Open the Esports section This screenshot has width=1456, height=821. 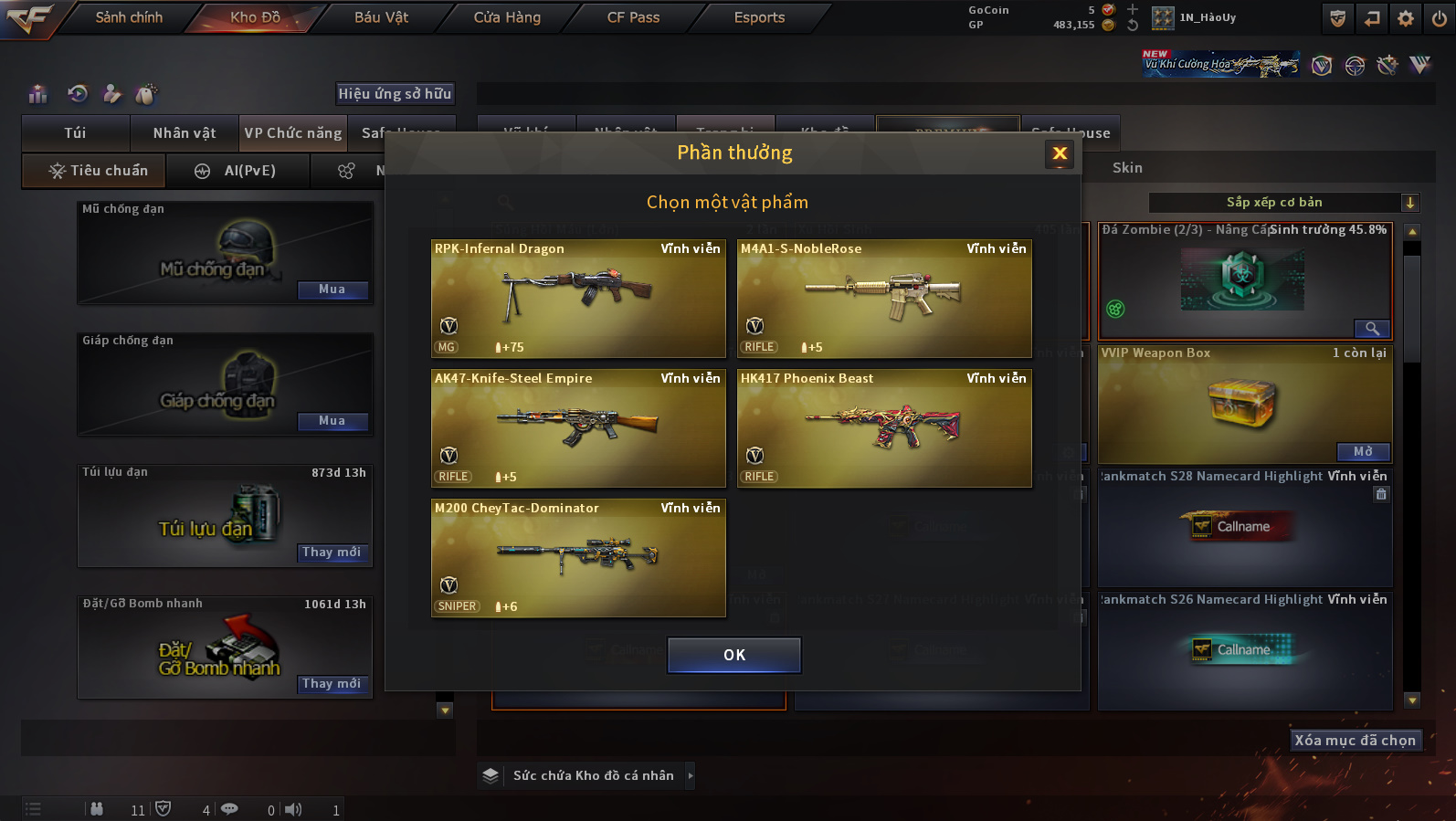pos(759,17)
